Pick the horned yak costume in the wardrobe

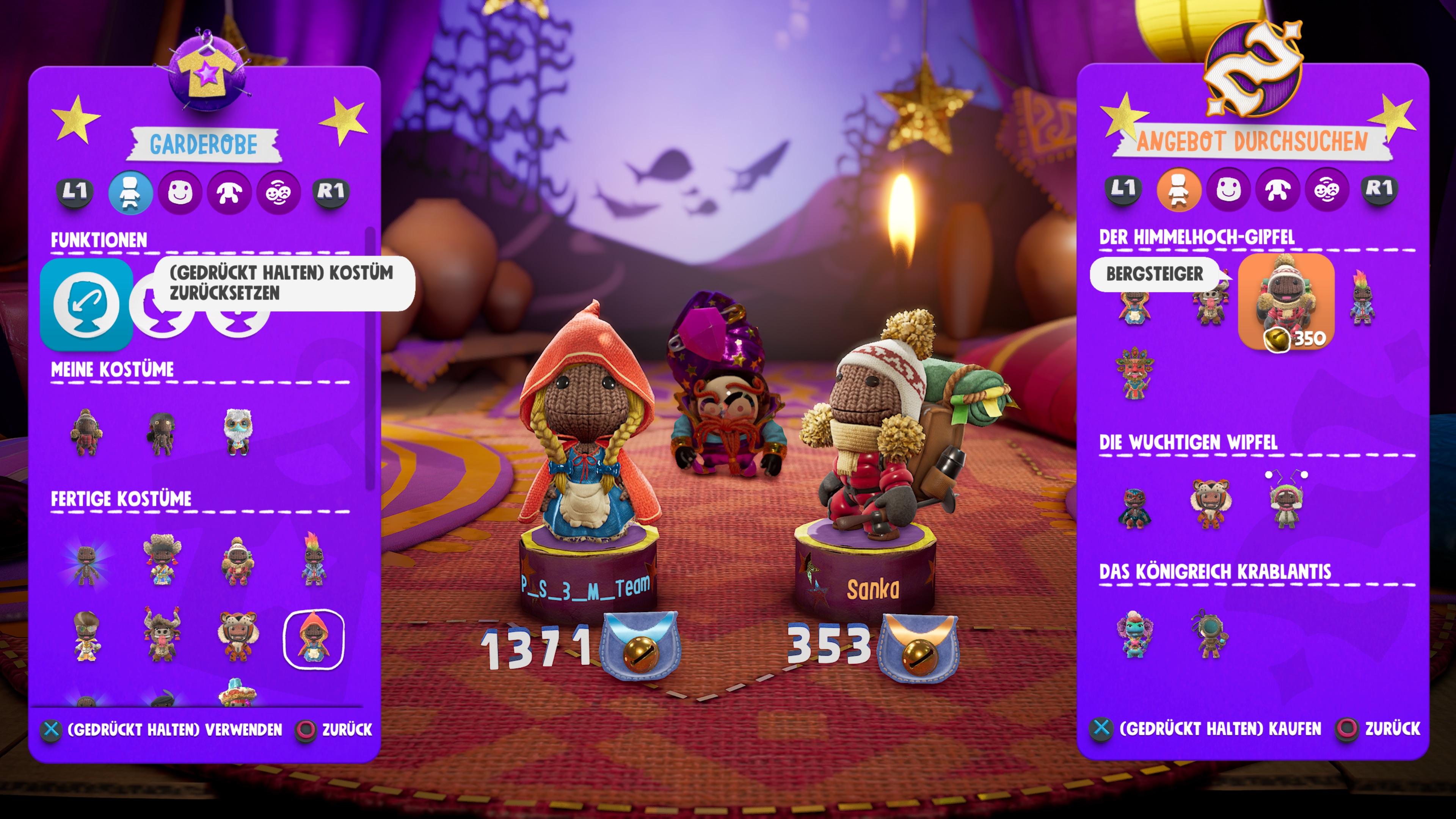pos(162,636)
